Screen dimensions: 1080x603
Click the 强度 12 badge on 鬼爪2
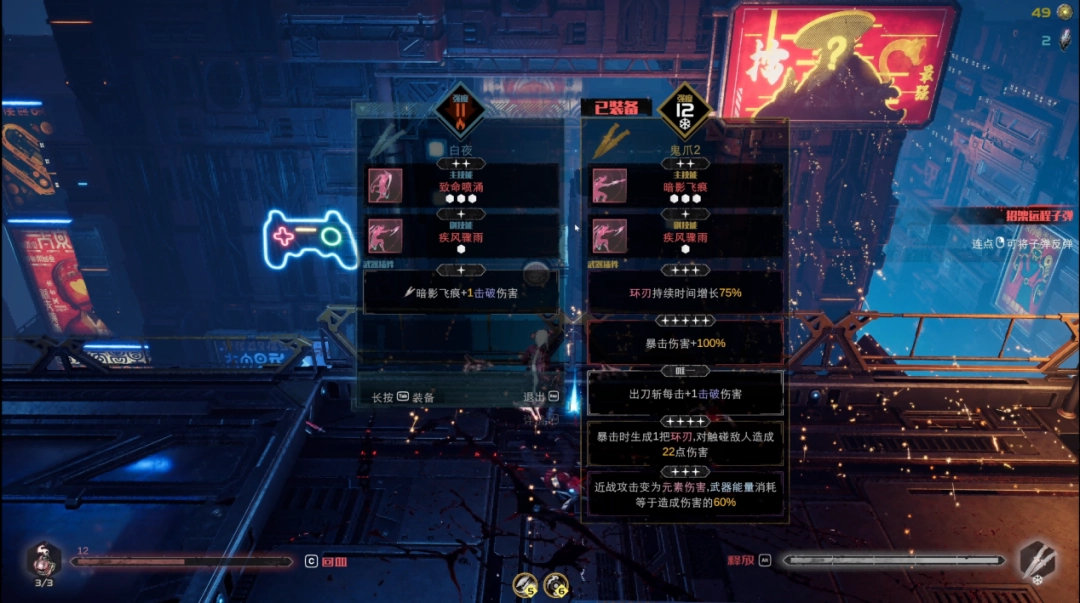click(685, 111)
